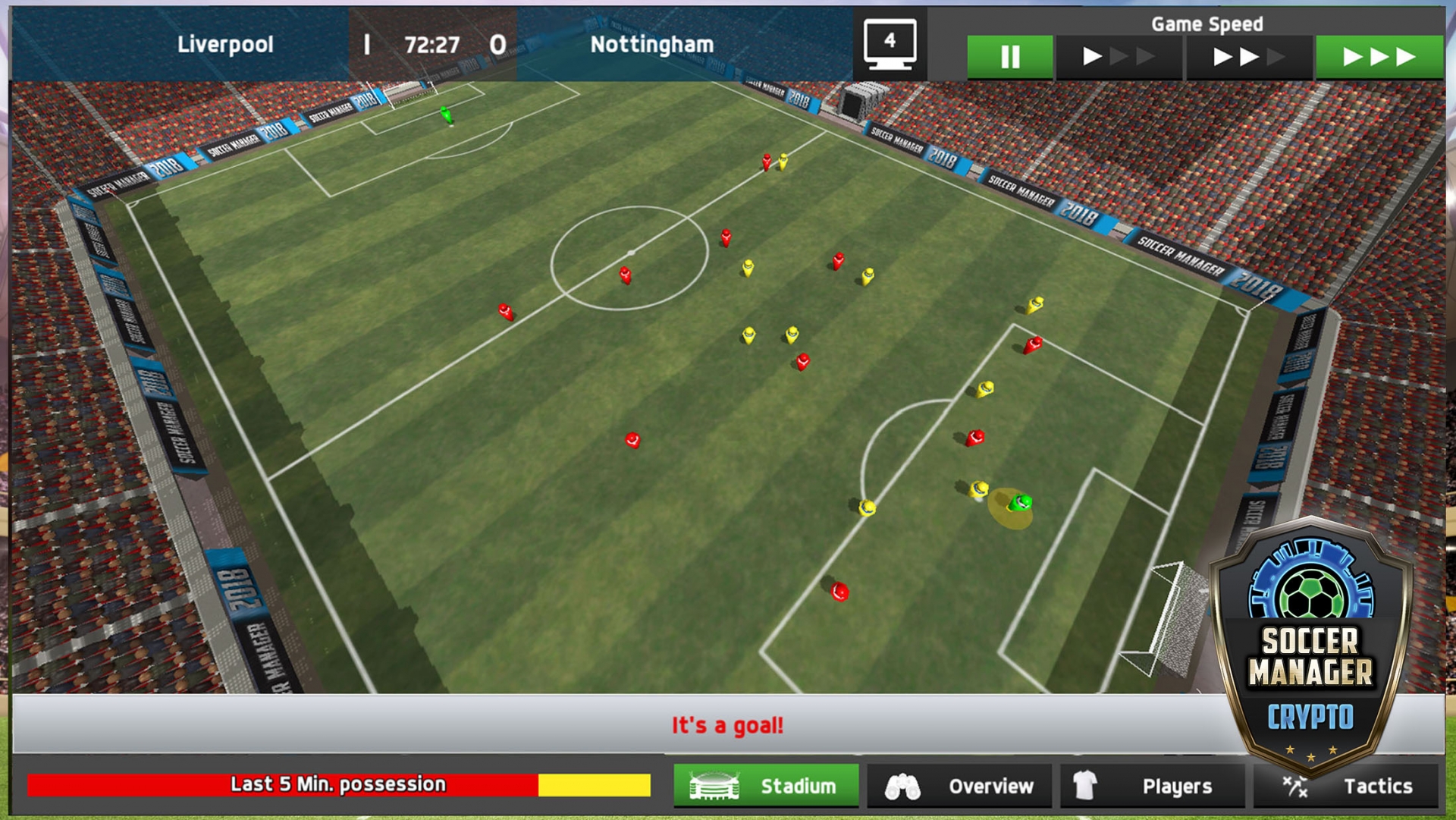Screen dimensions: 1456x820
Task: Select the fastest triple-arrow game speed
Action: [1379, 57]
